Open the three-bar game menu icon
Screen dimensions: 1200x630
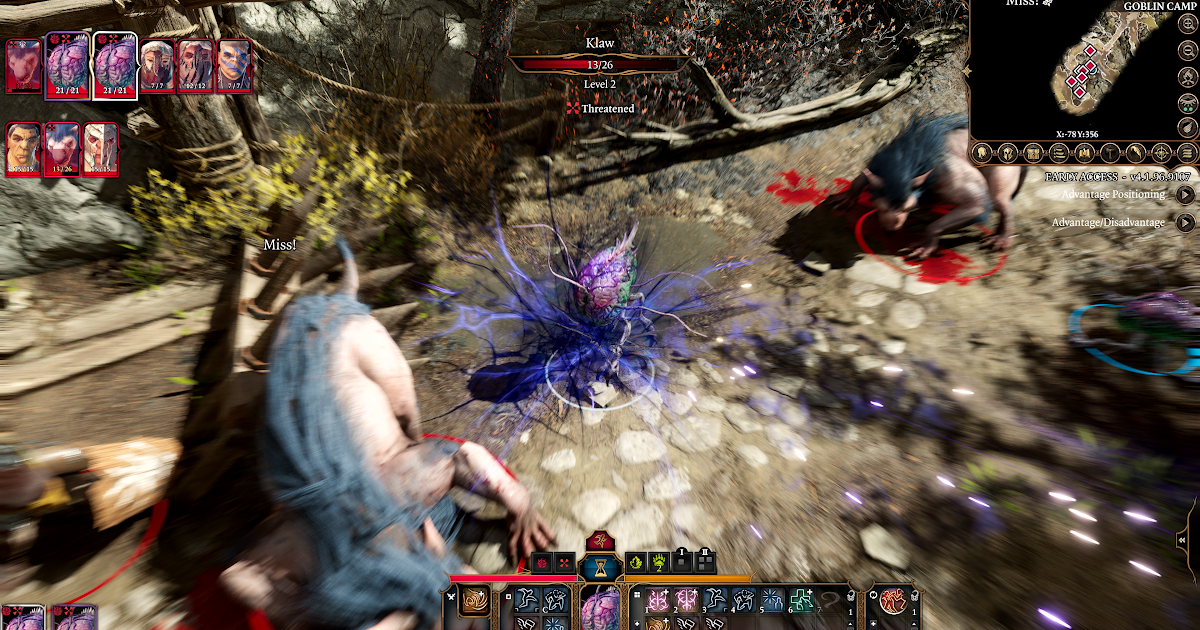tap(1187, 153)
